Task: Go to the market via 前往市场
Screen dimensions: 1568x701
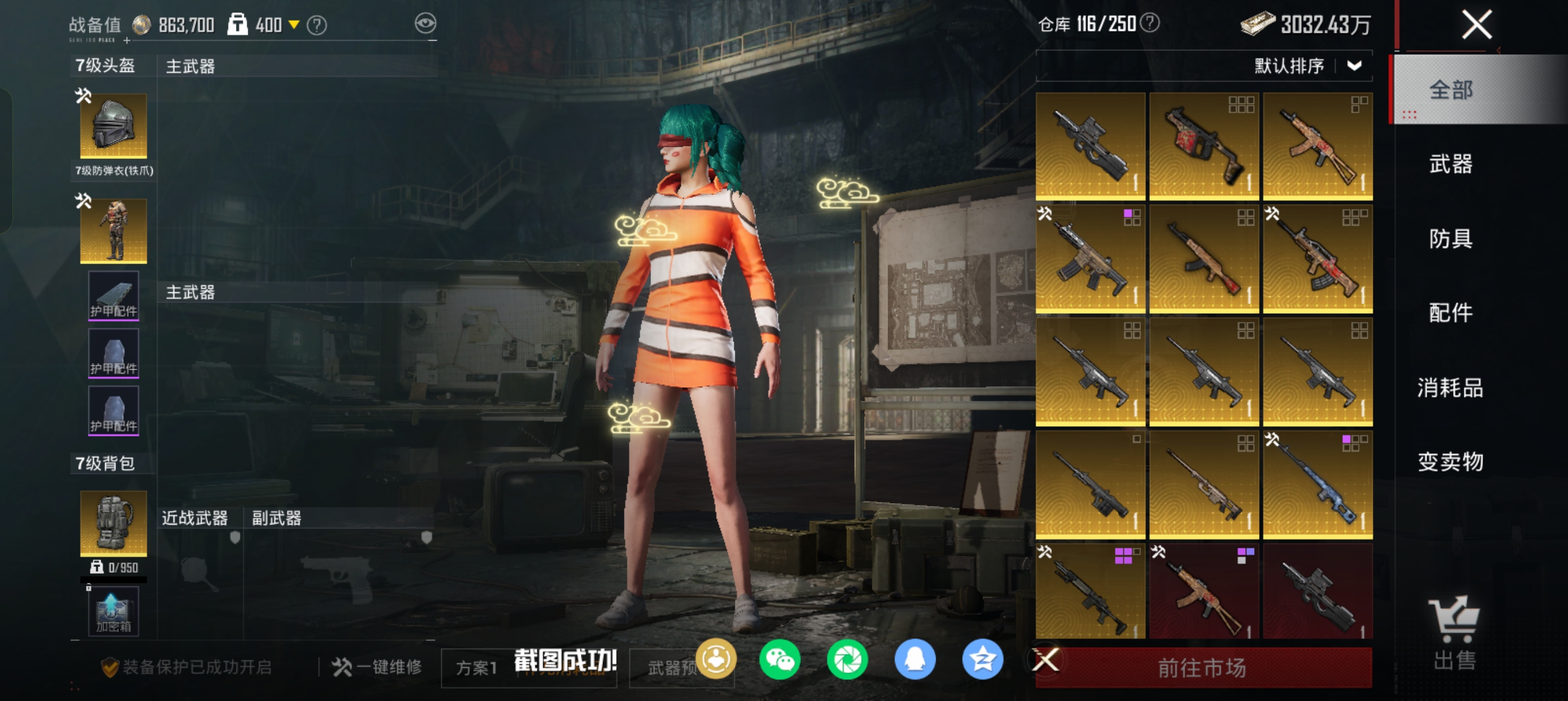Action: pyautogui.click(x=1201, y=668)
